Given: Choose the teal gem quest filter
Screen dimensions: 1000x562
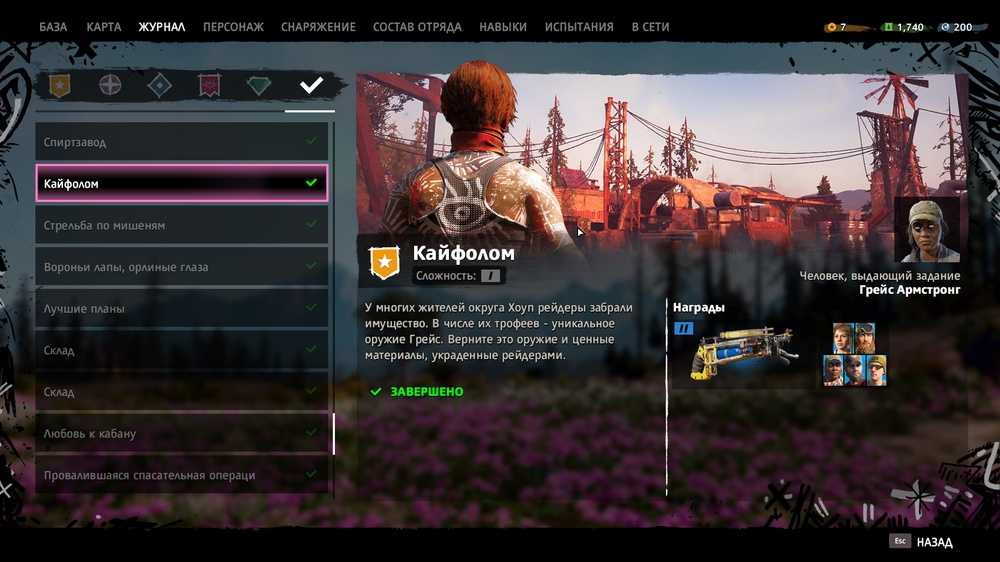Looking at the screenshot, I should [x=259, y=86].
